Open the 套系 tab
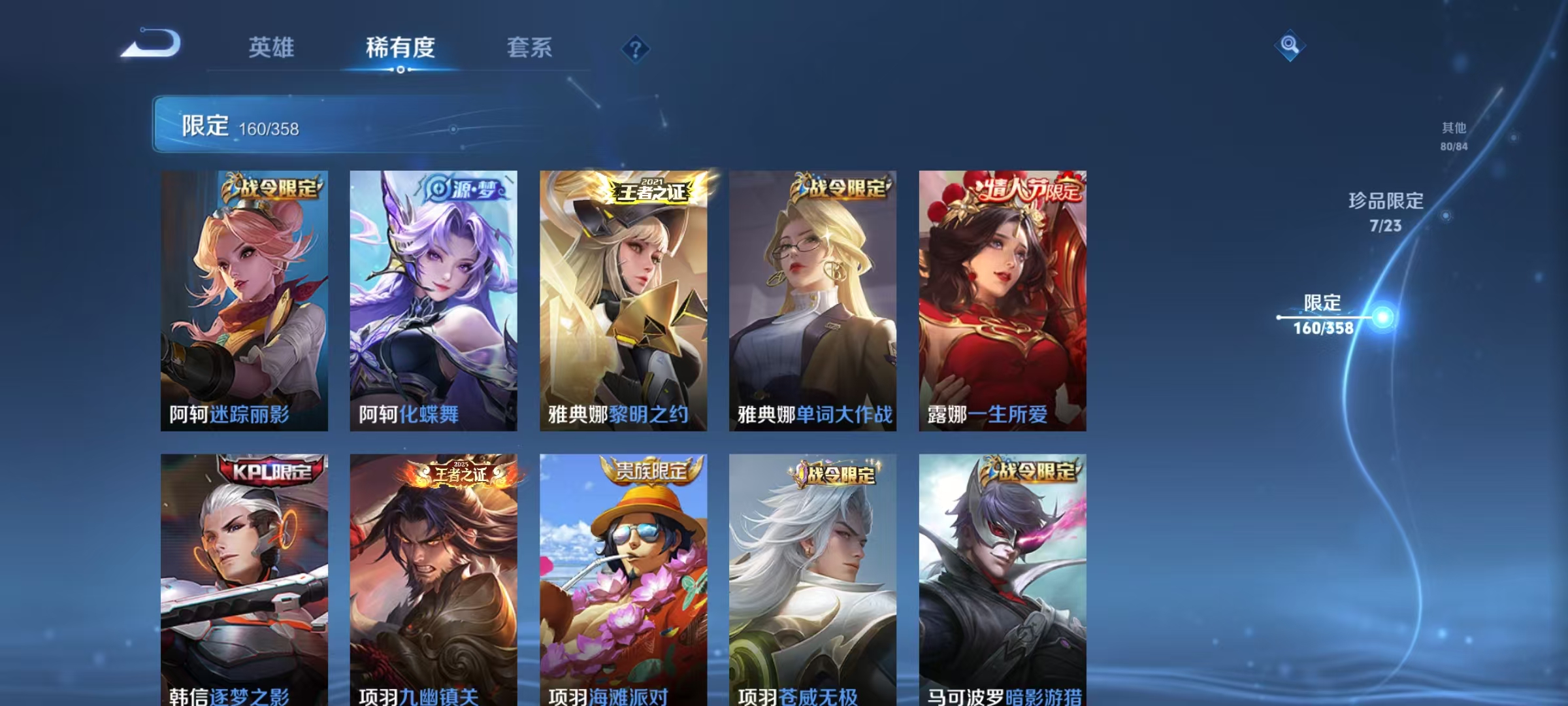Screen dimensions: 1568x706 530,48
